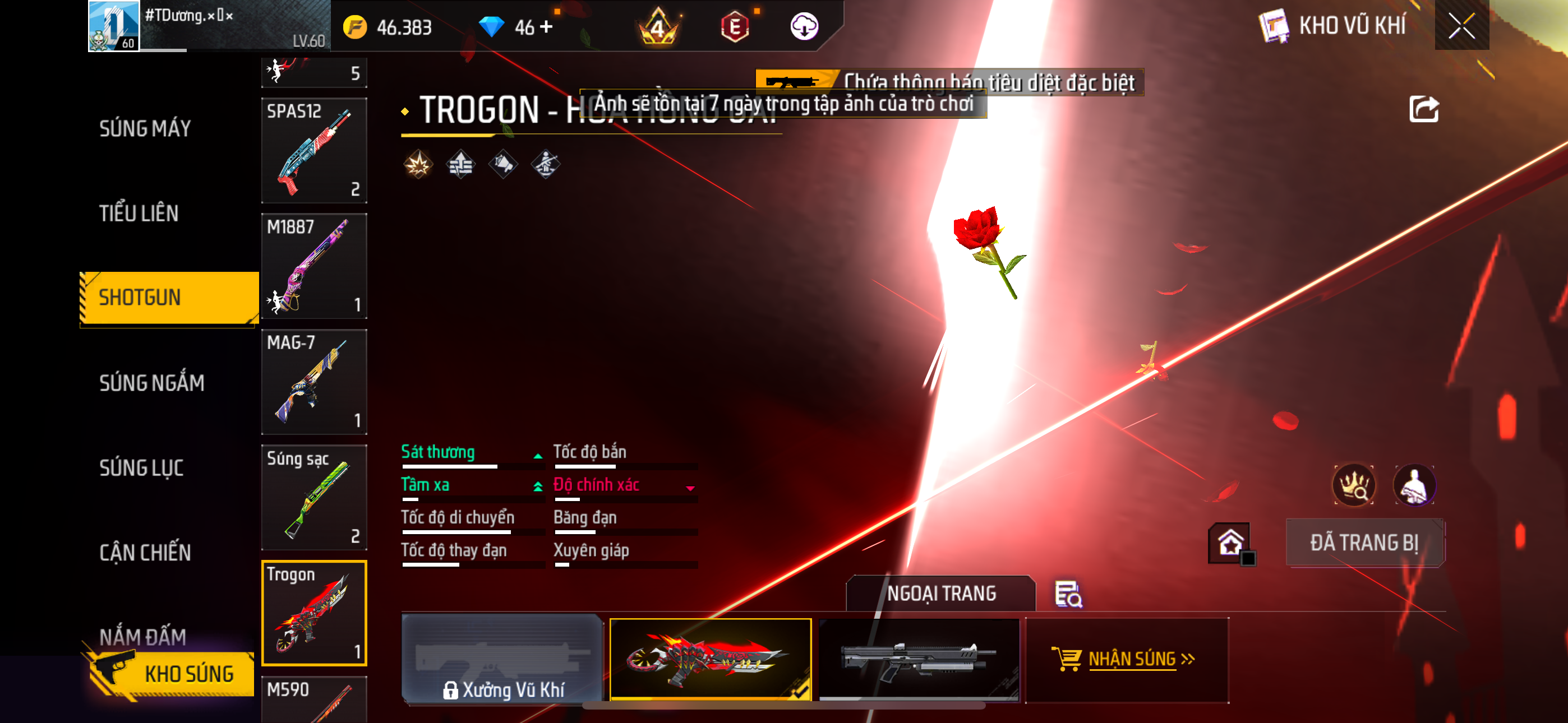Viewport: 1568px width, 723px height.
Task: Open the NGOẠI TRANG tab
Action: click(940, 594)
